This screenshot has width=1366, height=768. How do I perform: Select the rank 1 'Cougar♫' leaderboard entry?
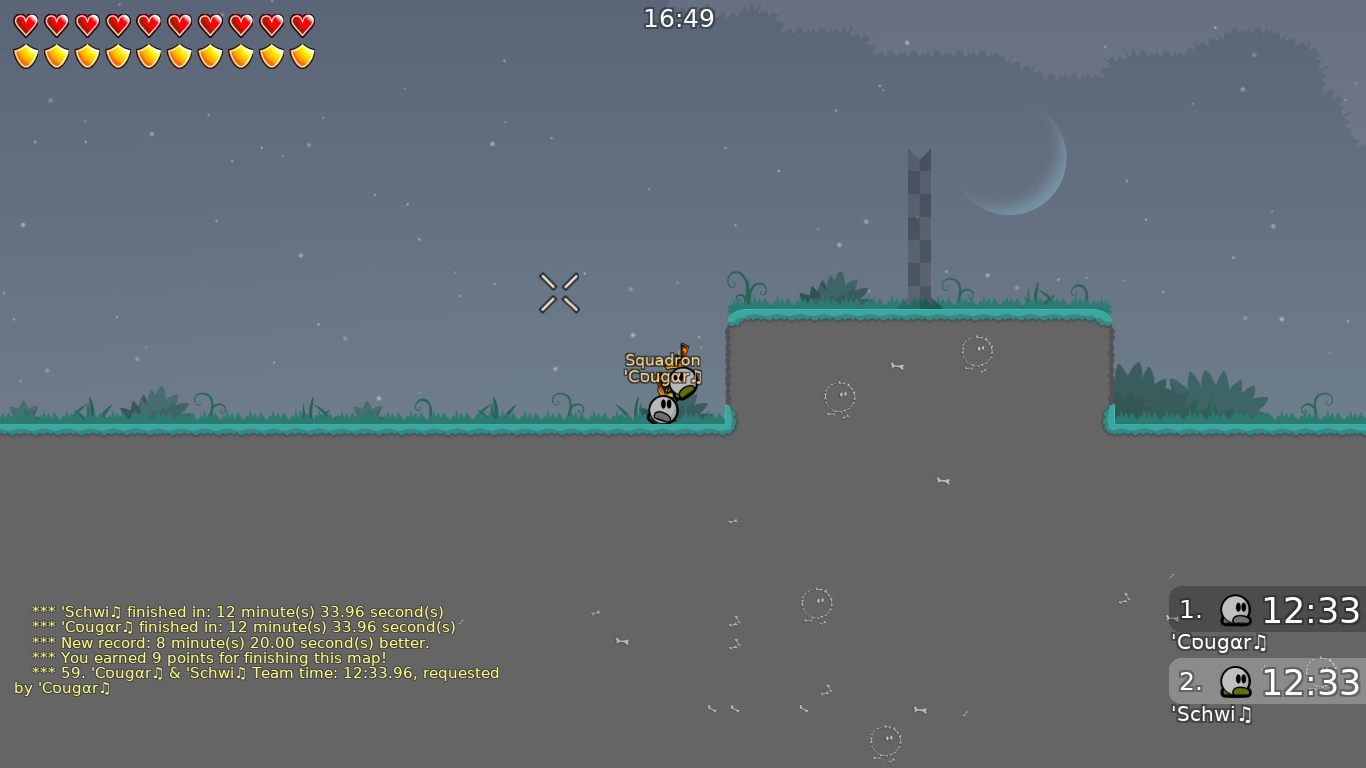(x=1265, y=610)
